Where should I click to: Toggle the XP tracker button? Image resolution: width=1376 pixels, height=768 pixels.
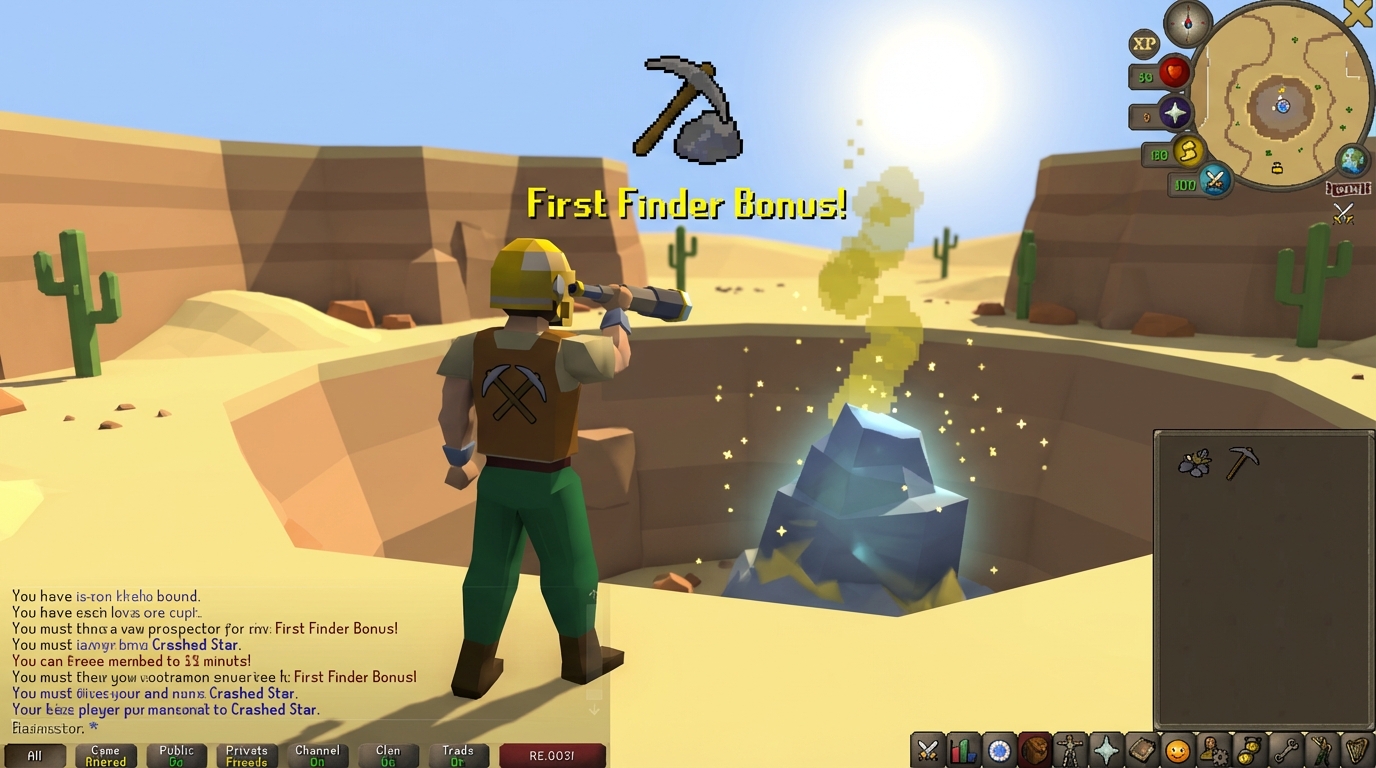(x=1145, y=44)
